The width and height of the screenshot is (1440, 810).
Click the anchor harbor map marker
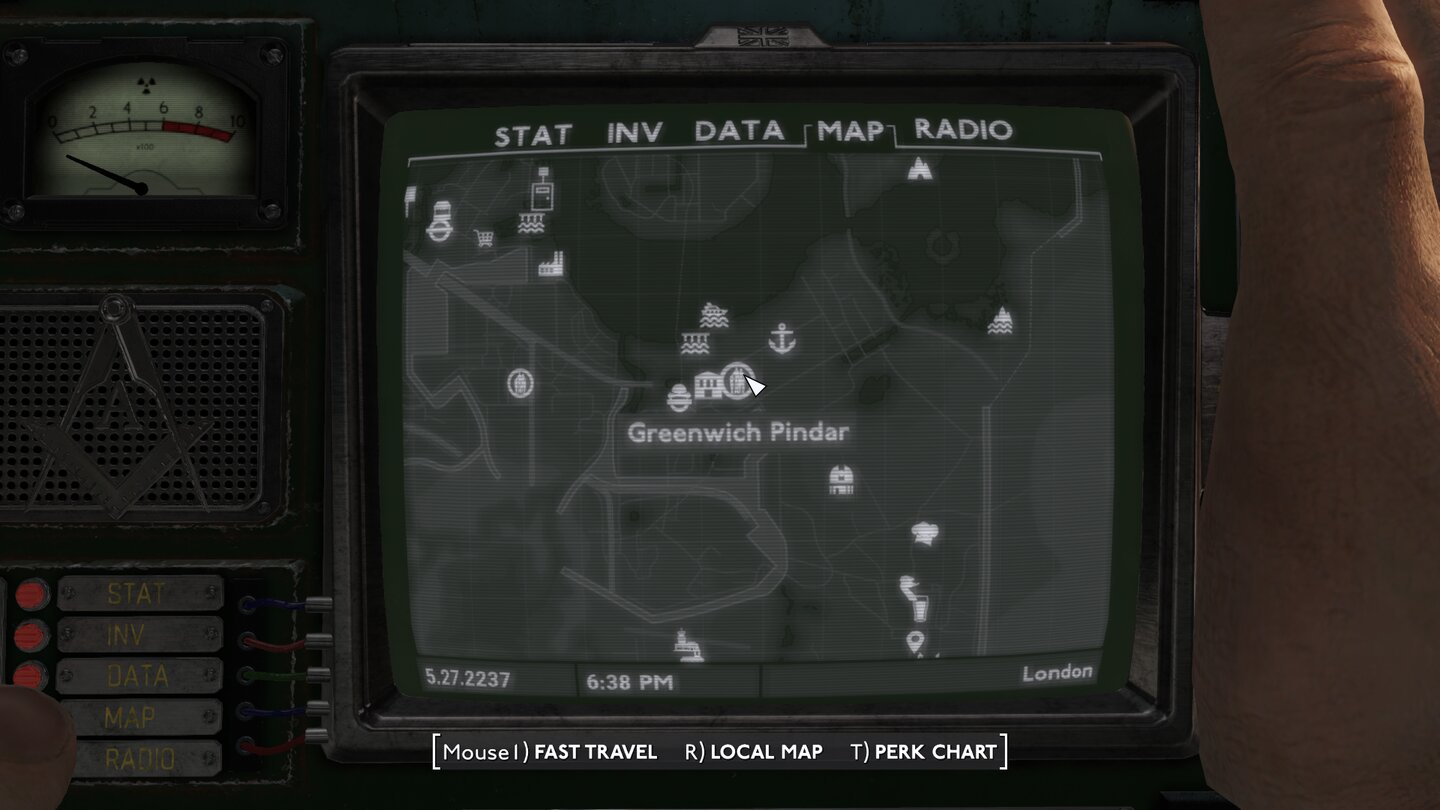(783, 340)
